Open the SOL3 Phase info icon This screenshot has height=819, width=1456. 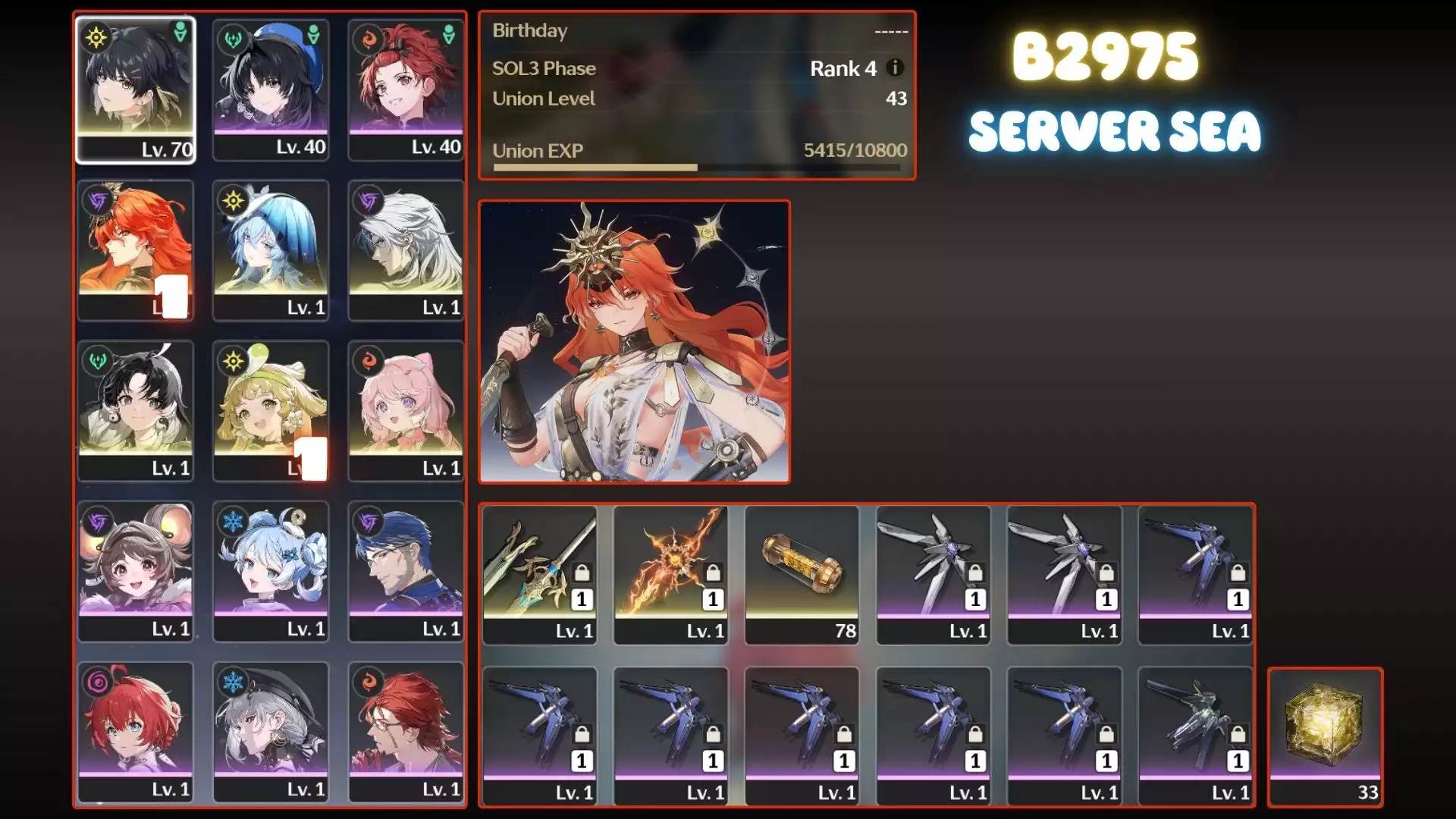895,67
